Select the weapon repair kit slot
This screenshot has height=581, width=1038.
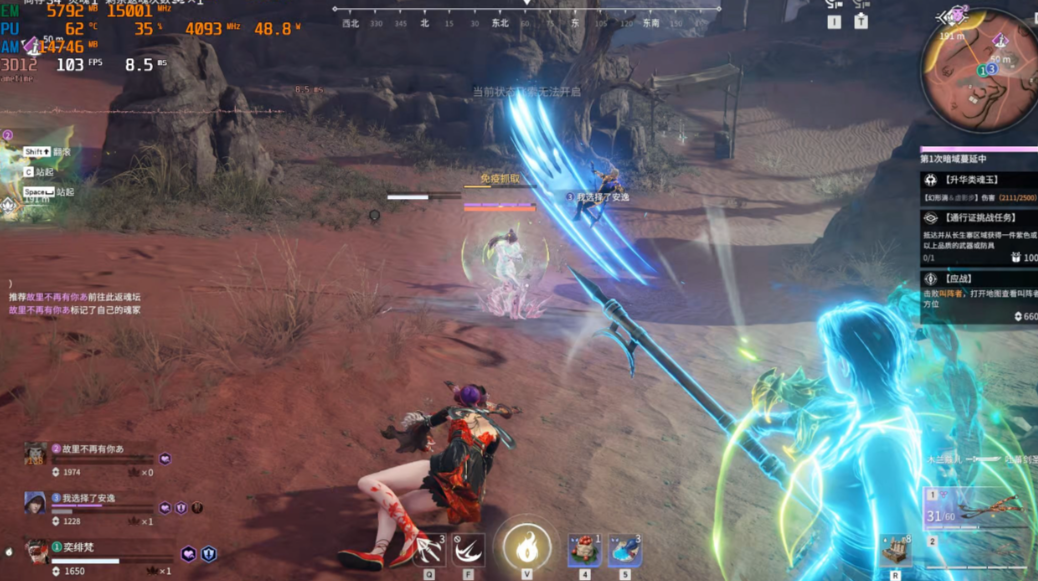(895, 549)
